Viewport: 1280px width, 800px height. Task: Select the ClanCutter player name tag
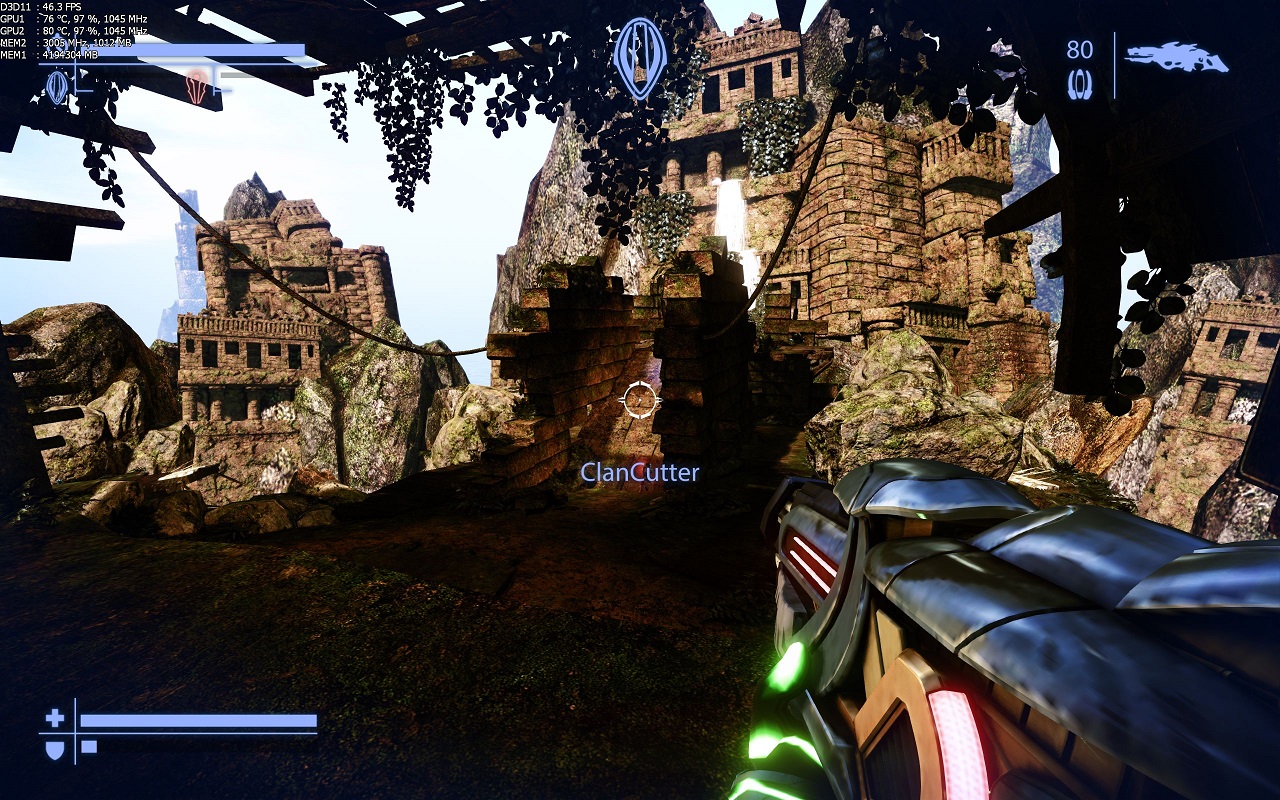[x=640, y=472]
